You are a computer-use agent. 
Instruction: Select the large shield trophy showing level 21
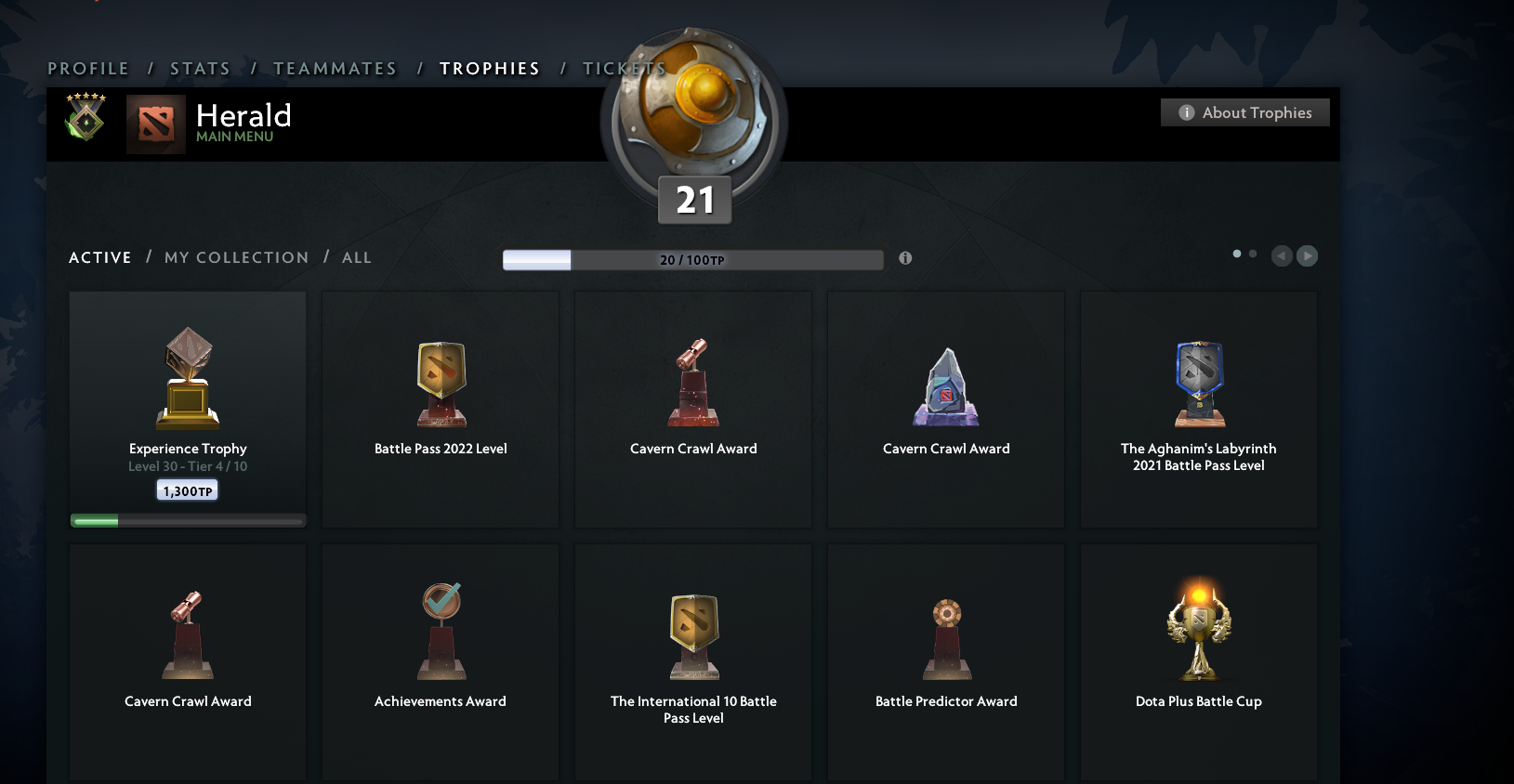[693, 116]
